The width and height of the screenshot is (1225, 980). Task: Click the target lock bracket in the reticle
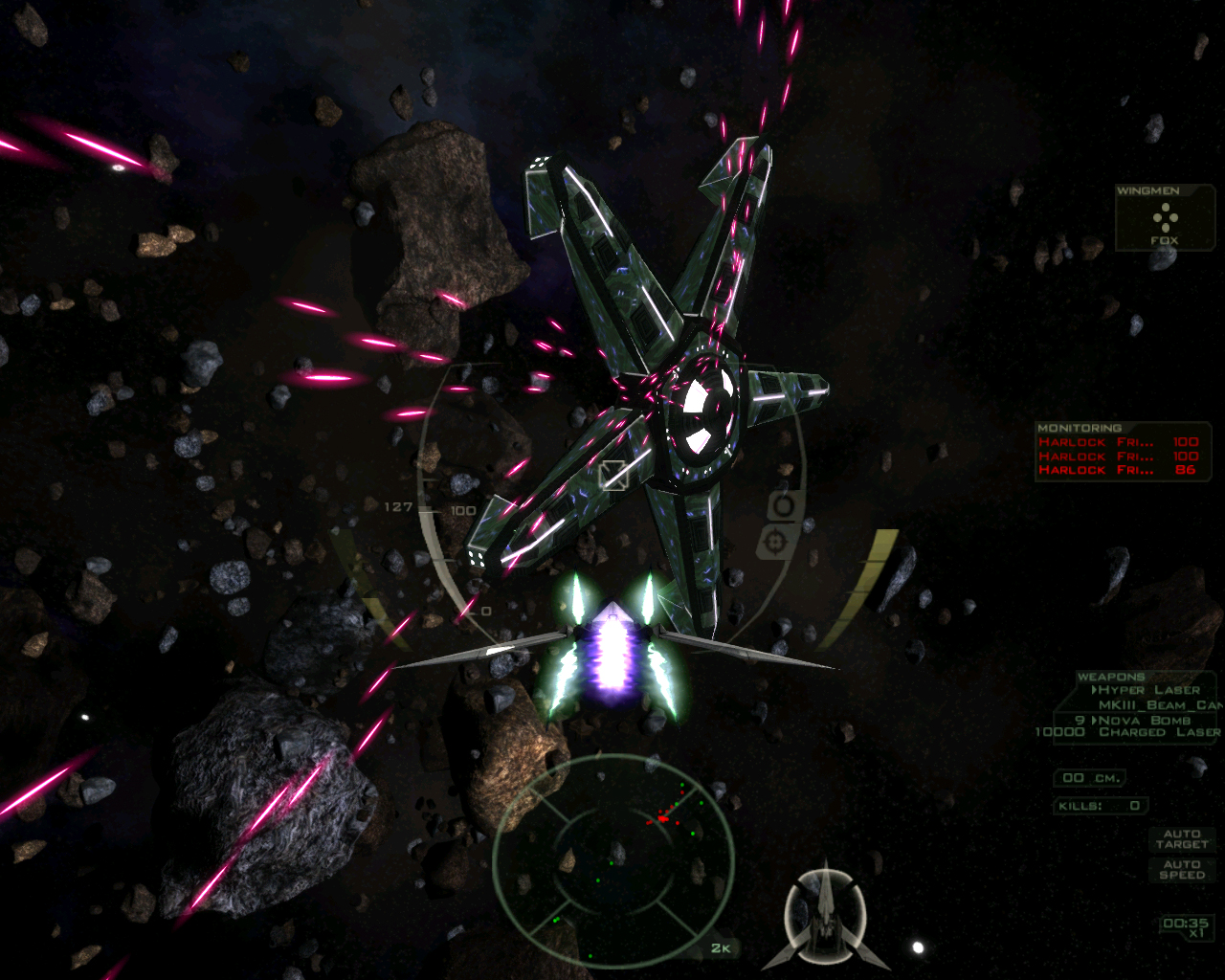[612, 475]
